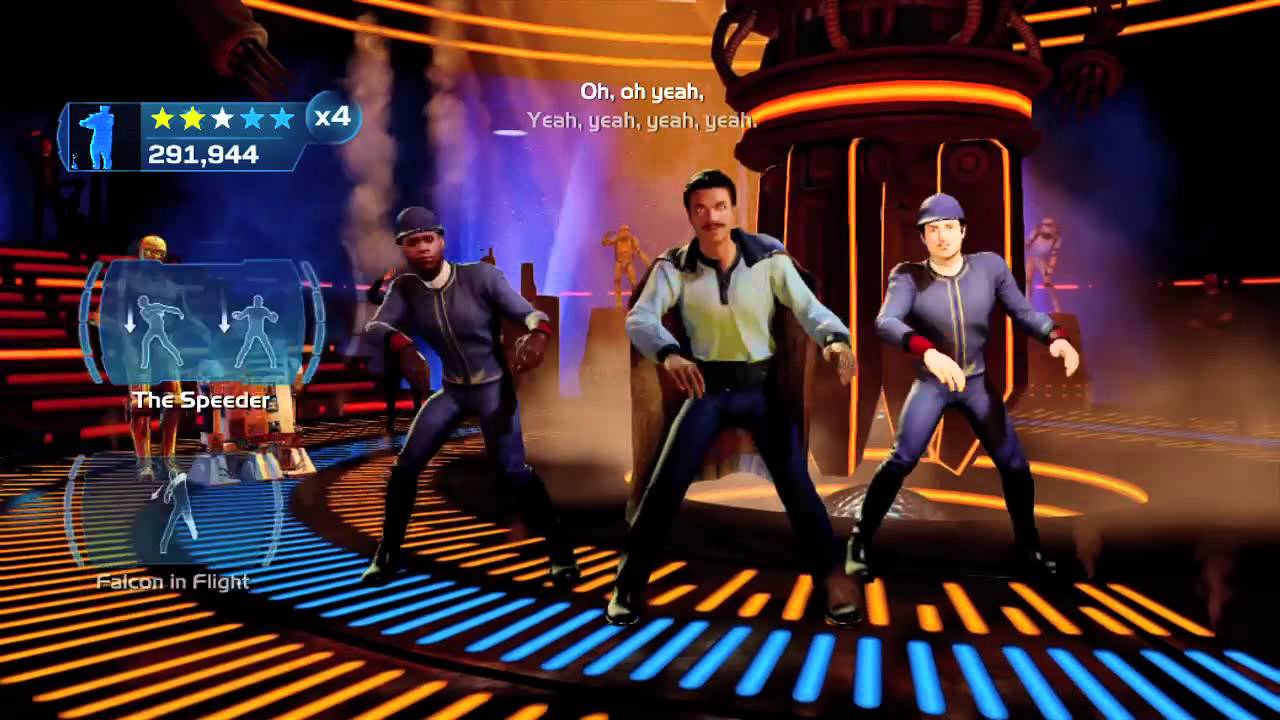Toggle the first yellow filled star
The width and height of the screenshot is (1280, 720).
163,118
